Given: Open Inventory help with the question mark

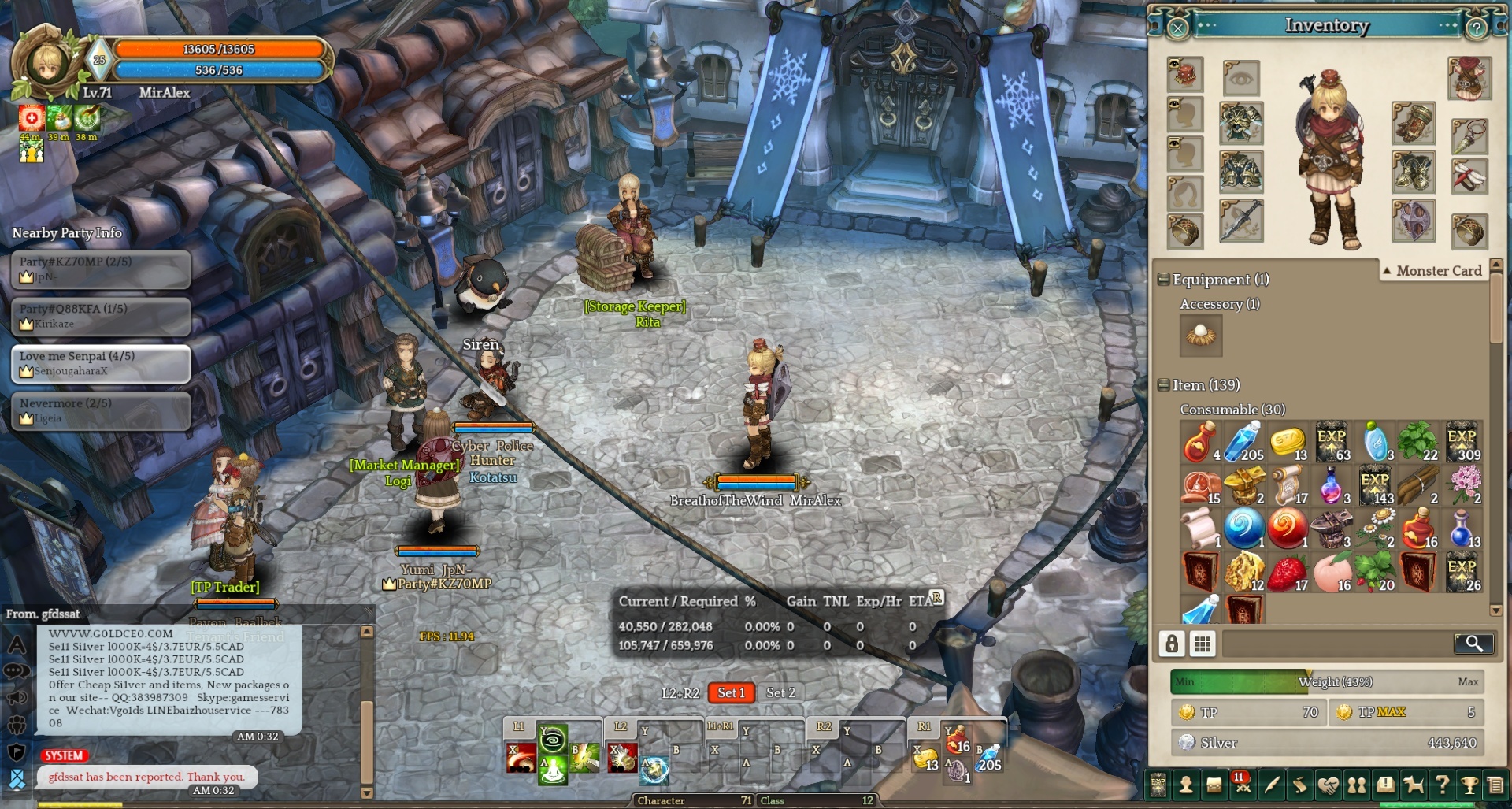Looking at the screenshot, I should pos(1476,28).
